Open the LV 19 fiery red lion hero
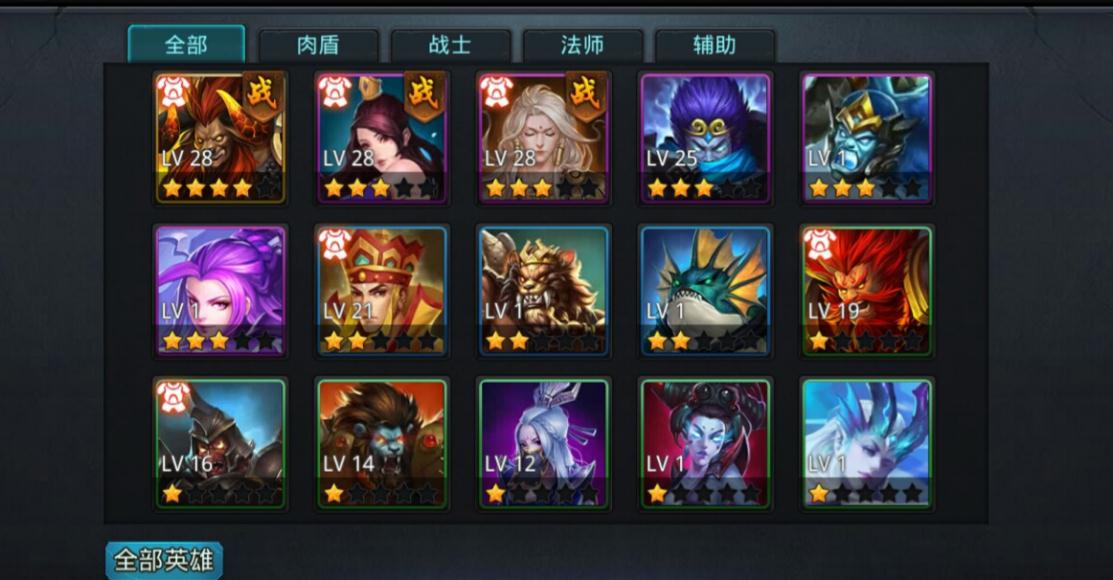Screen dimensions: 1113x580 pyautogui.click(x=867, y=291)
